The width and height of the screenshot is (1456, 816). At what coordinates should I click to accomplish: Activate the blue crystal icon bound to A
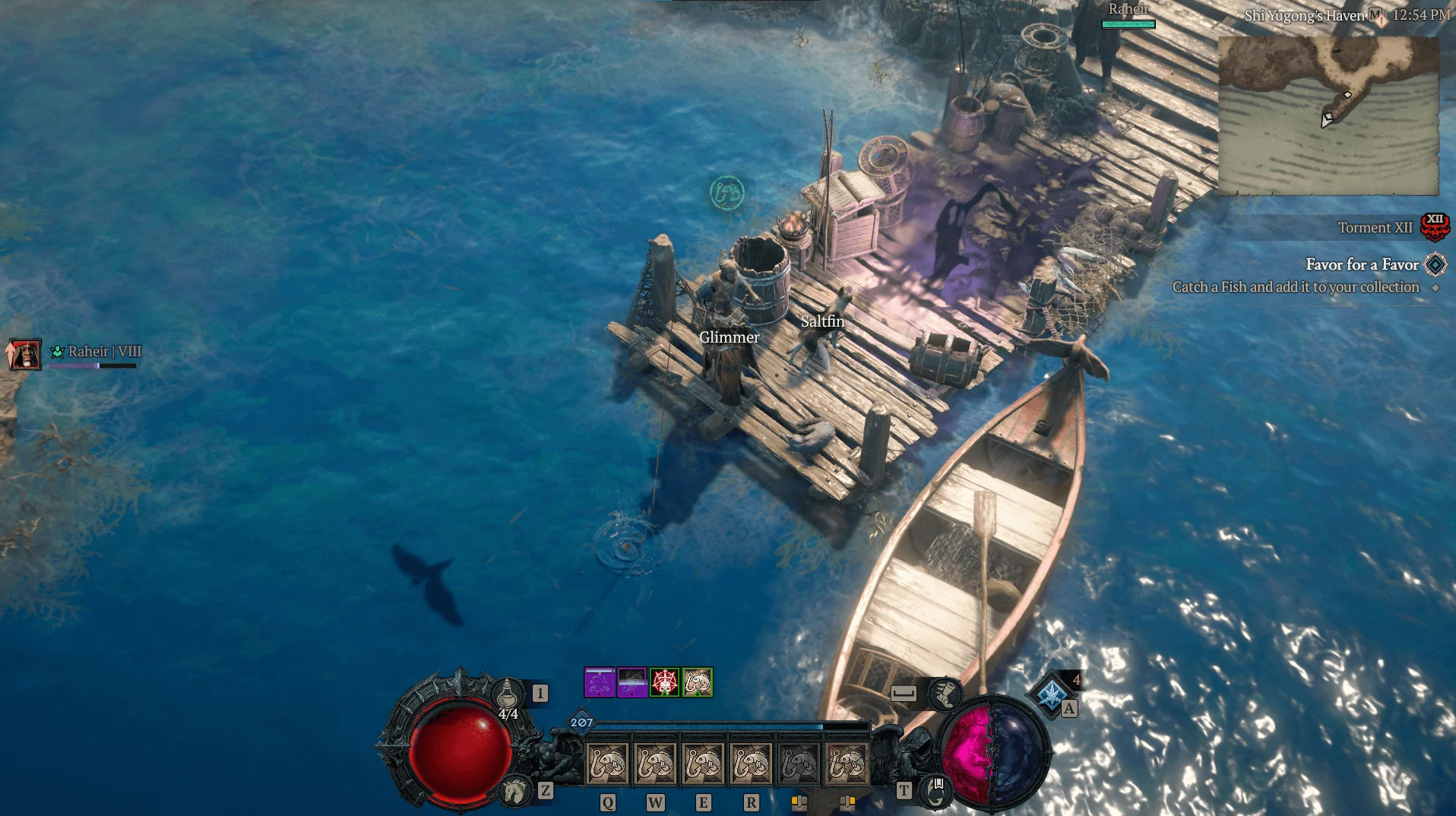coord(1051,694)
